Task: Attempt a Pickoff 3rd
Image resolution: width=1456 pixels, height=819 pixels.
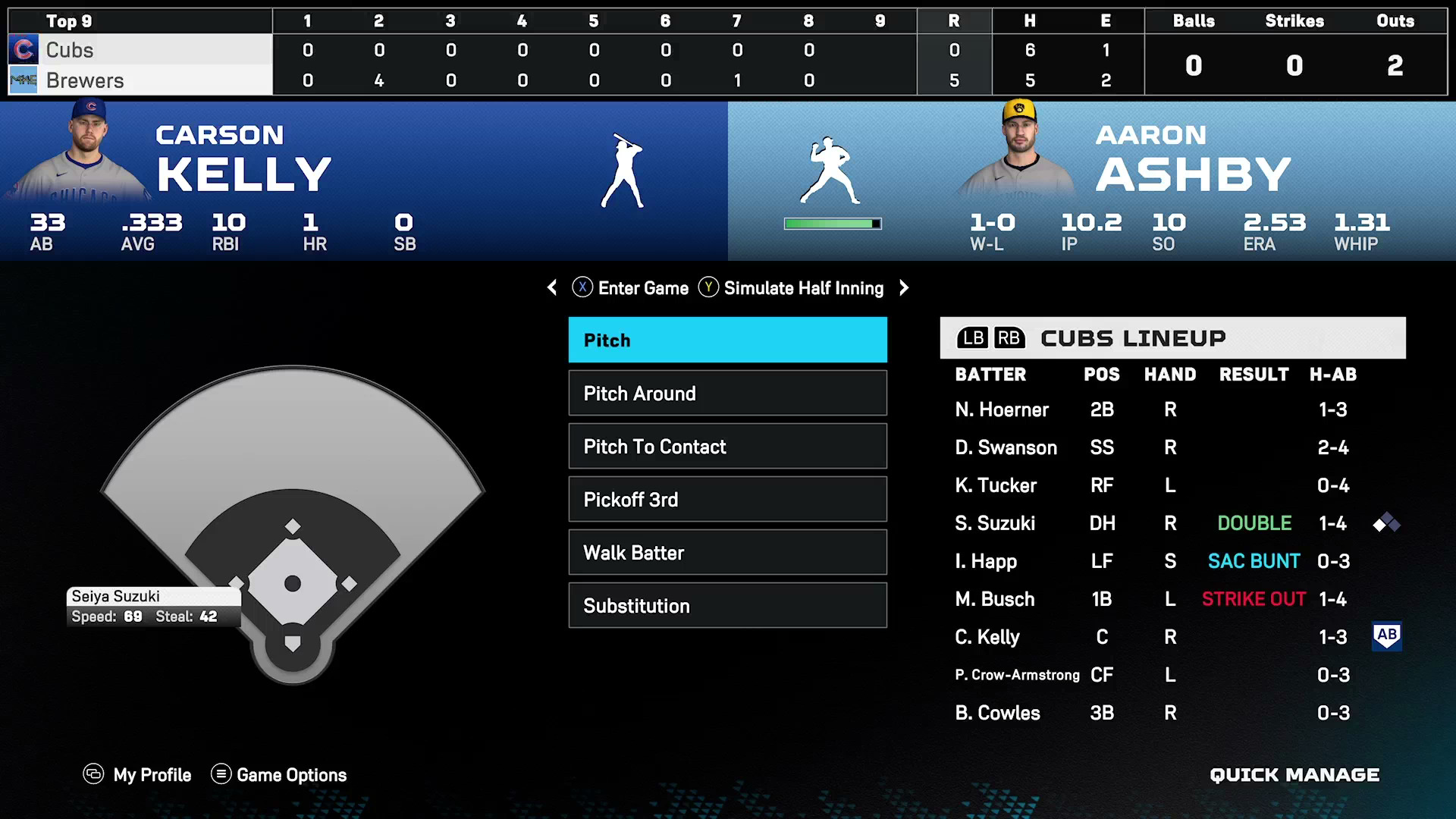Action: [727, 500]
